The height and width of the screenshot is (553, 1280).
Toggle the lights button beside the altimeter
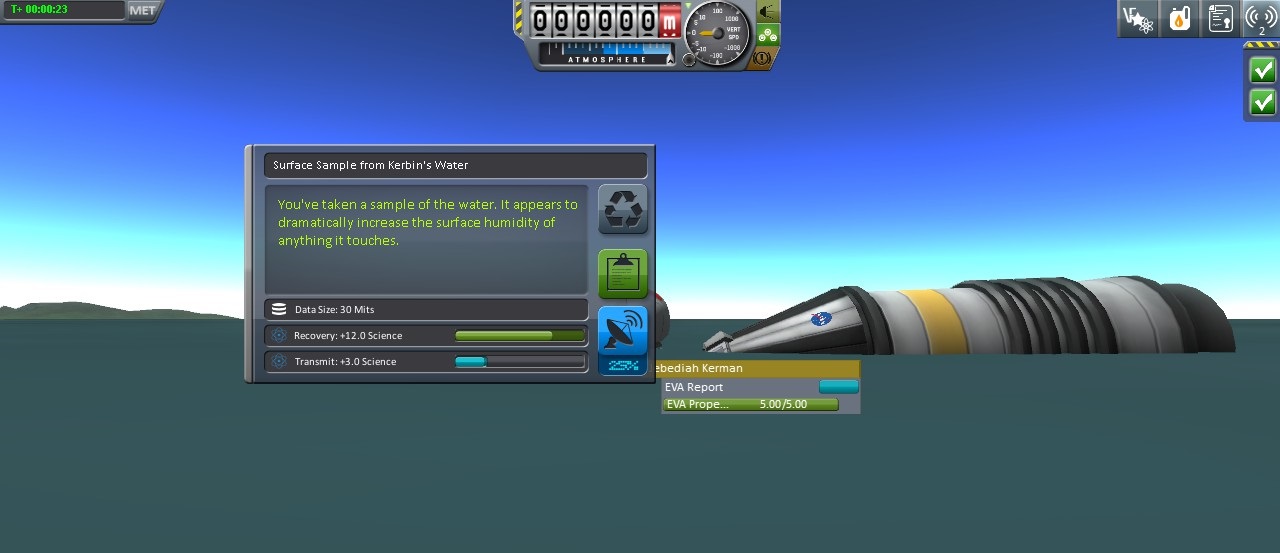(x=767, y=12)
